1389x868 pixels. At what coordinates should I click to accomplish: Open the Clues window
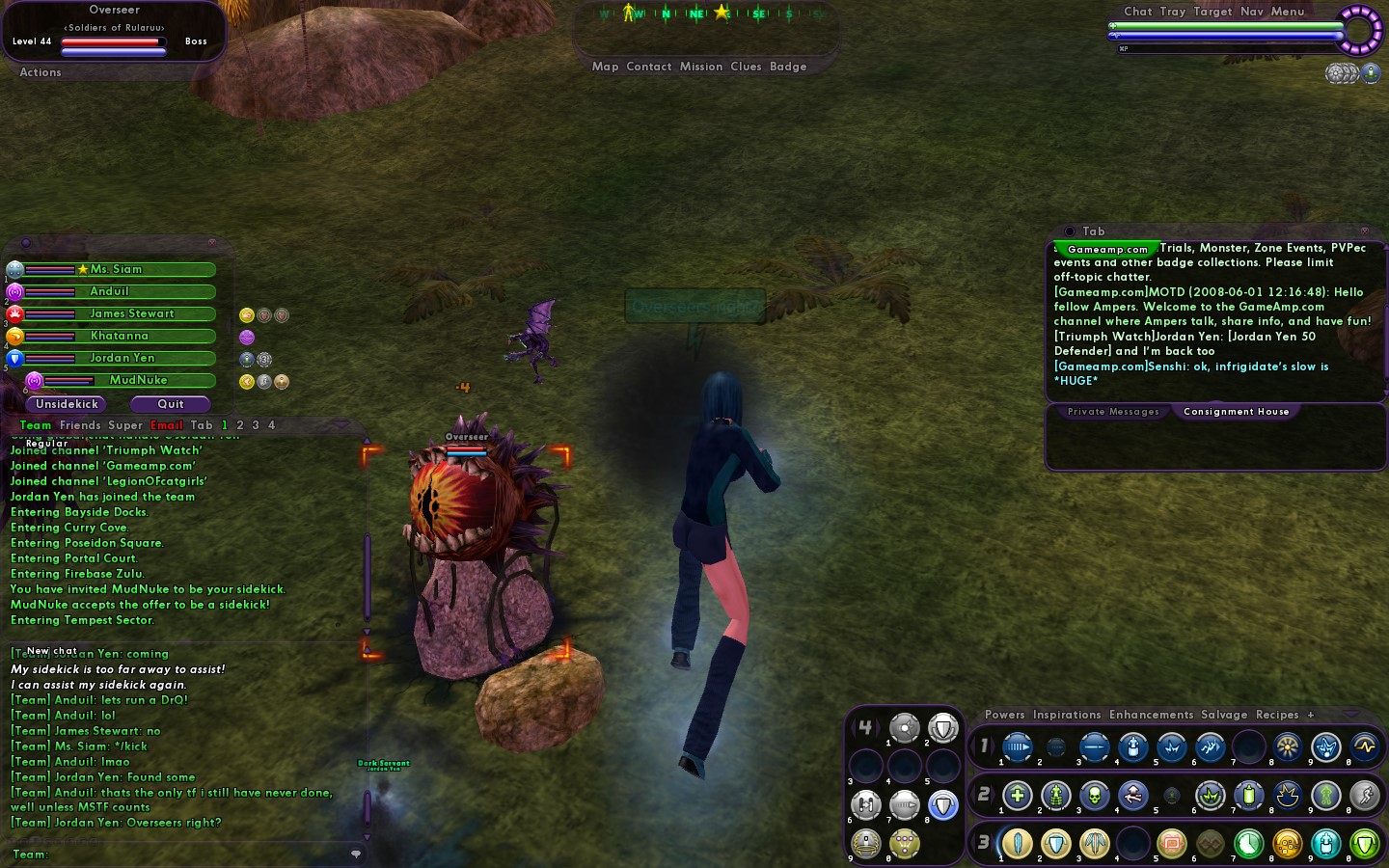pyautogui.click(x=746, y=67)
